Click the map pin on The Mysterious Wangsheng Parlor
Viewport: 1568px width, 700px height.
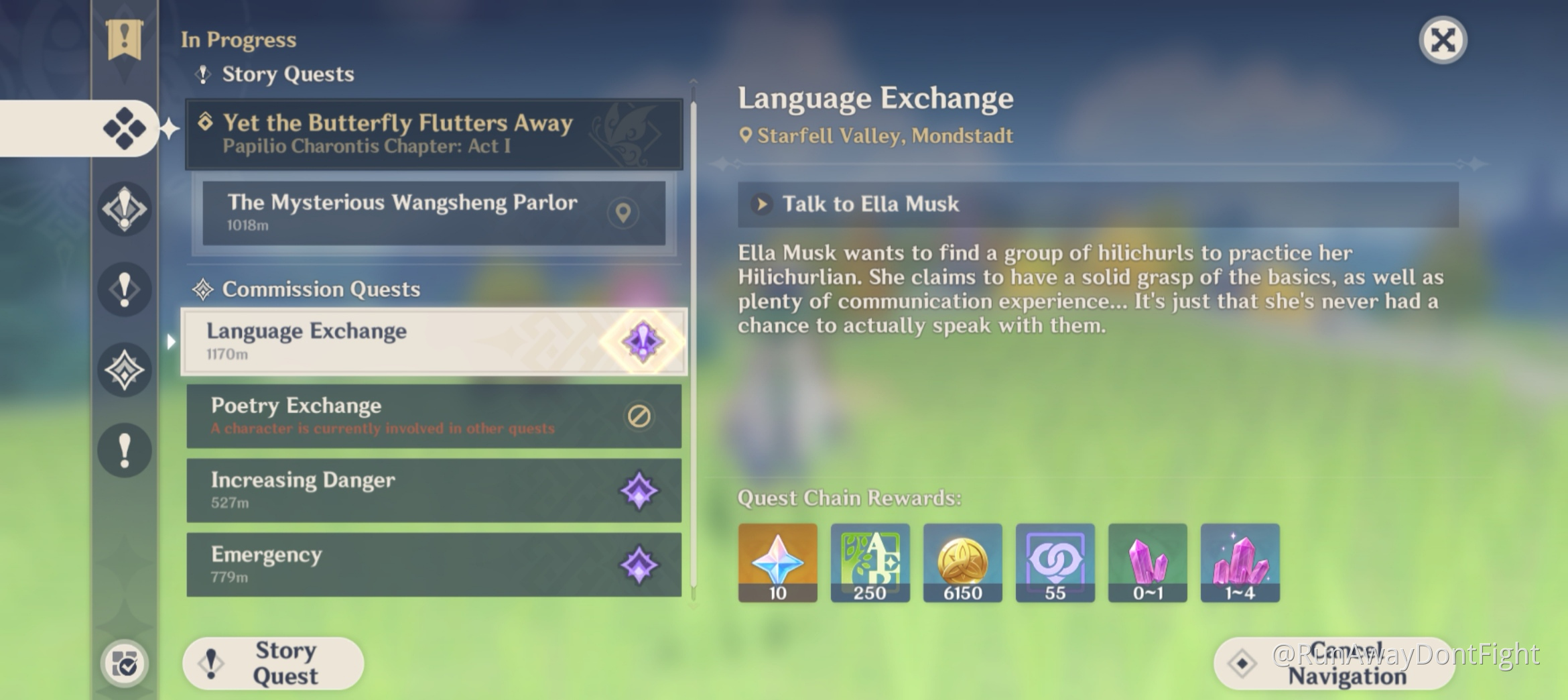point(624,213)
